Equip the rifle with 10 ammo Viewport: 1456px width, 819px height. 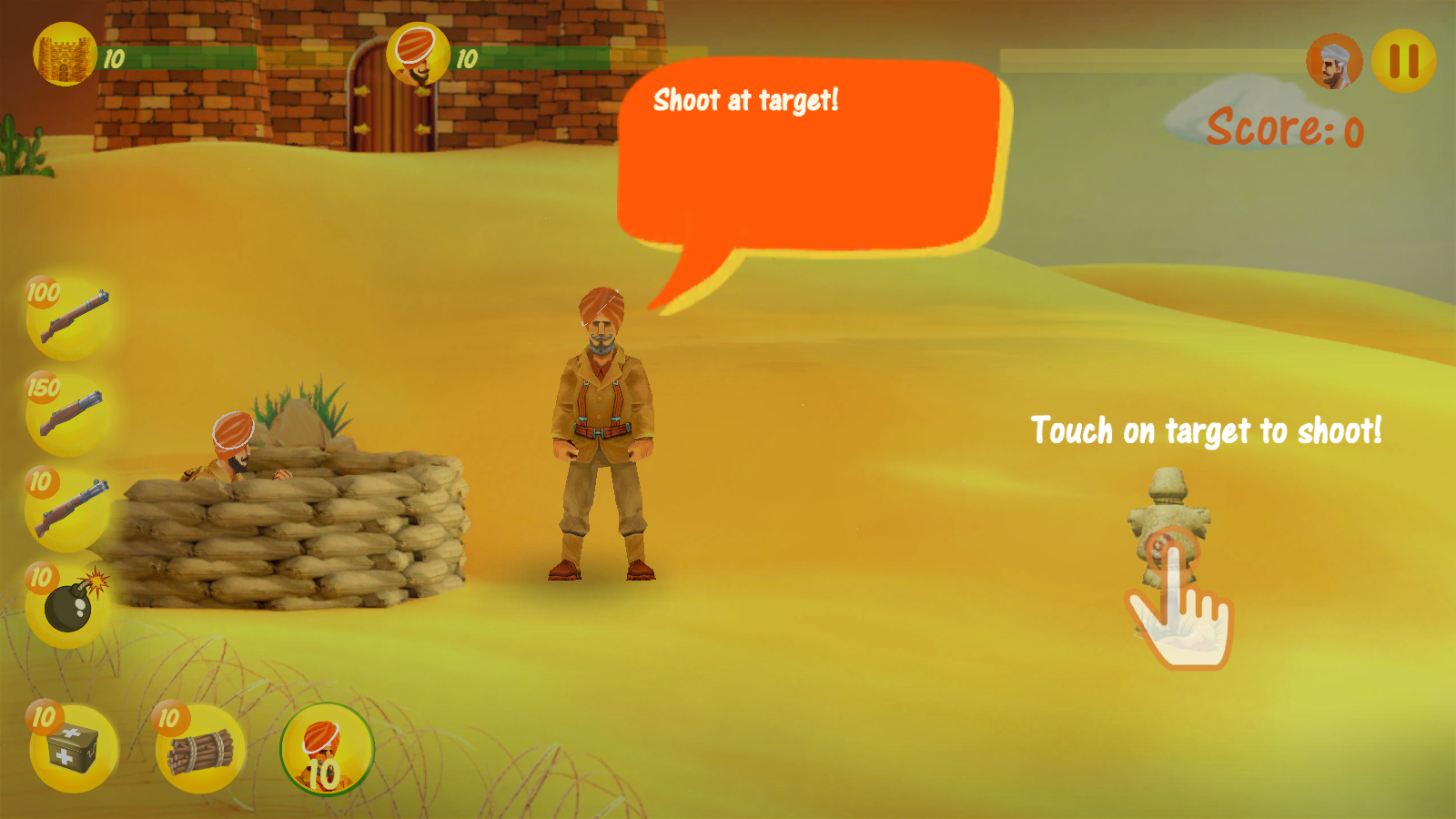point(69,509)
